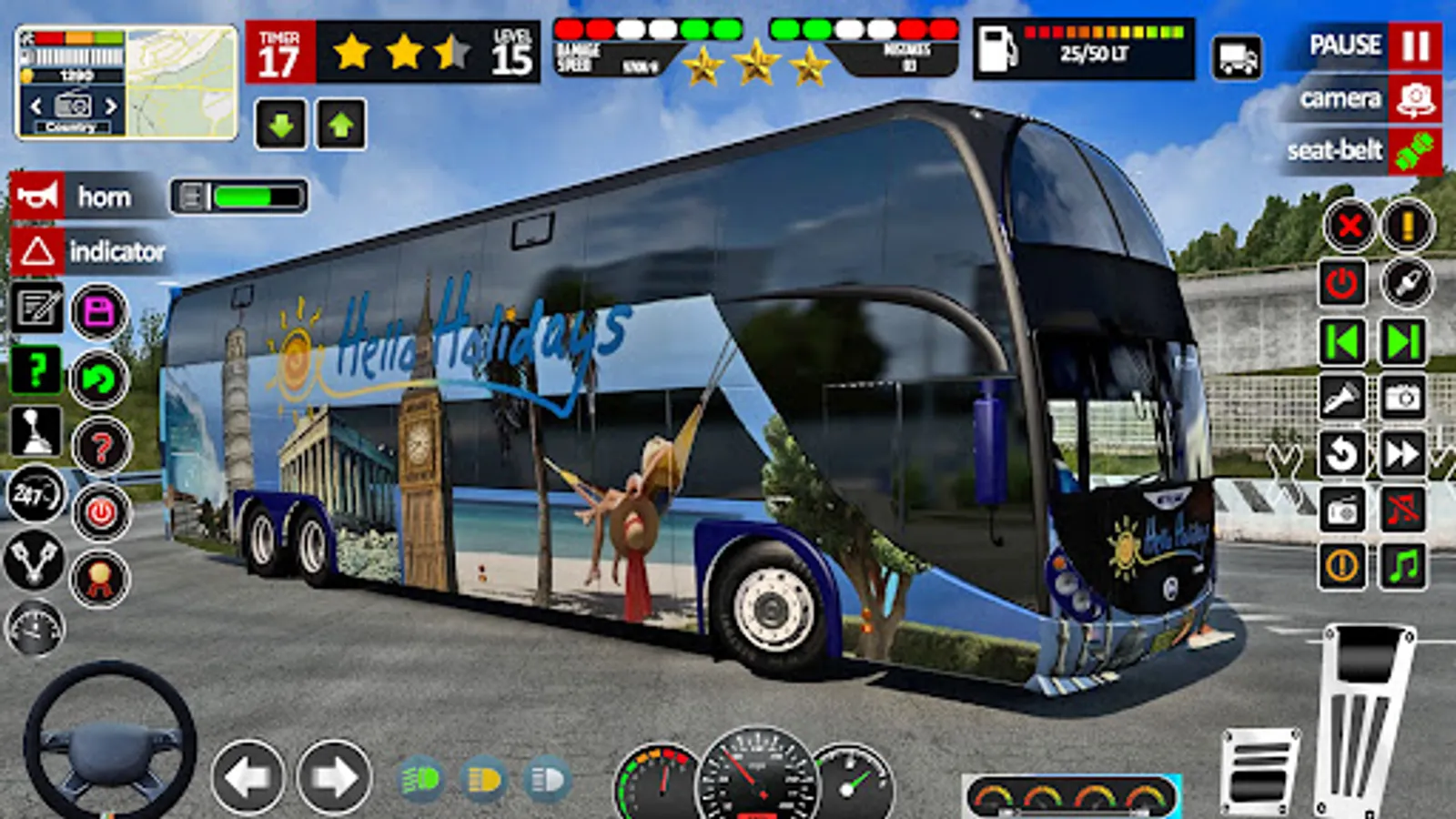Switch to the camera view option
Screen dimensions: 1456x819
tap(1356, 99)
